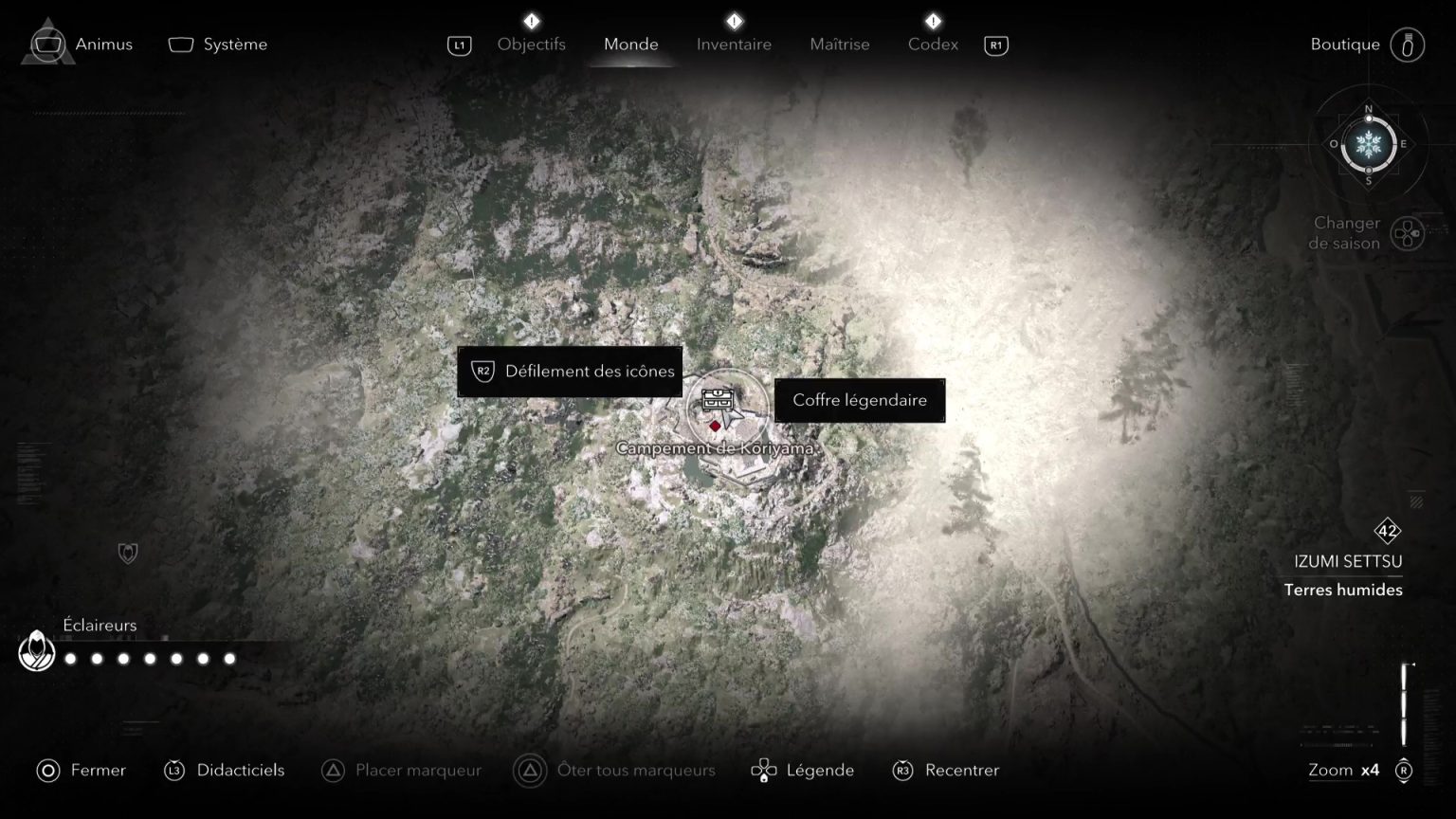This screenshot has height=819, width=1456.
Task: Click the Animus triangle icon
Action: tap(46, 42)
